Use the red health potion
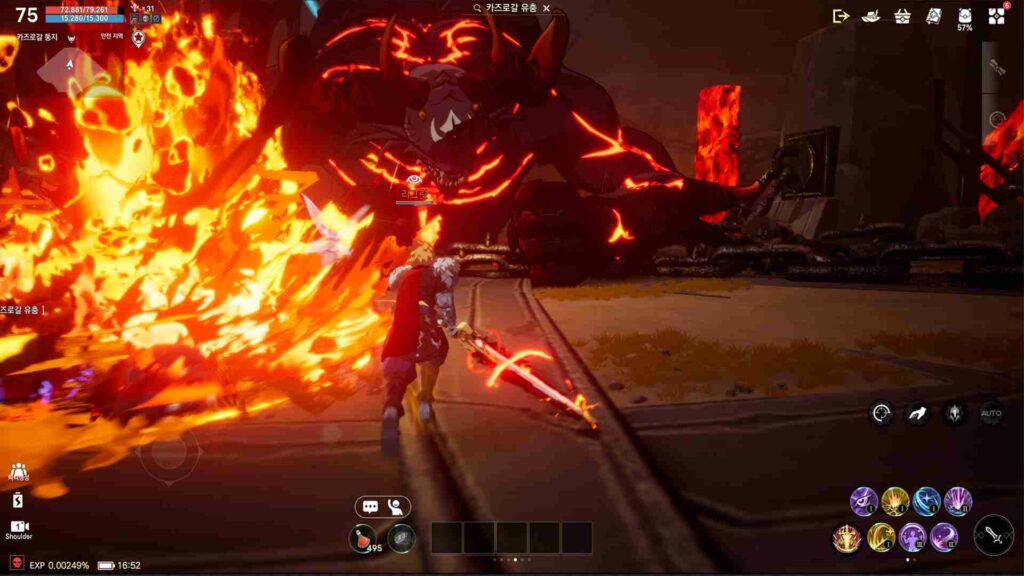 click(x=362, y=538)
